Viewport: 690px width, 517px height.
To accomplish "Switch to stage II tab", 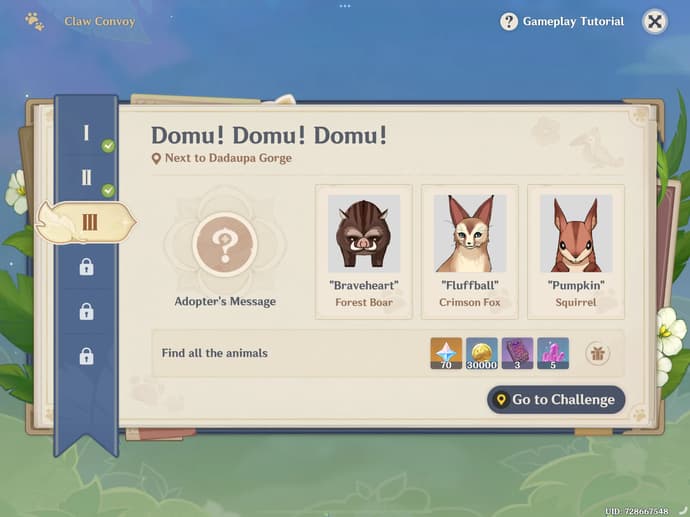I will pos(87,179).
